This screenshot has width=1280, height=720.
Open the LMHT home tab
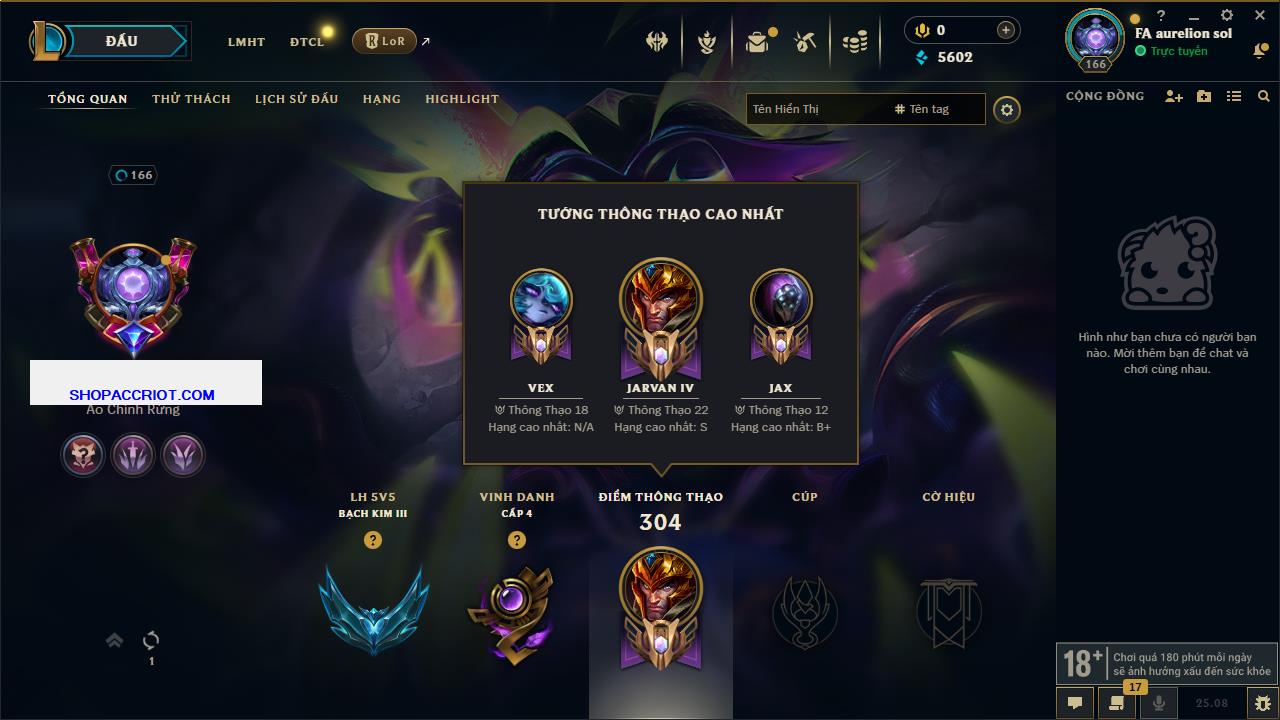[x=246, y=42]
